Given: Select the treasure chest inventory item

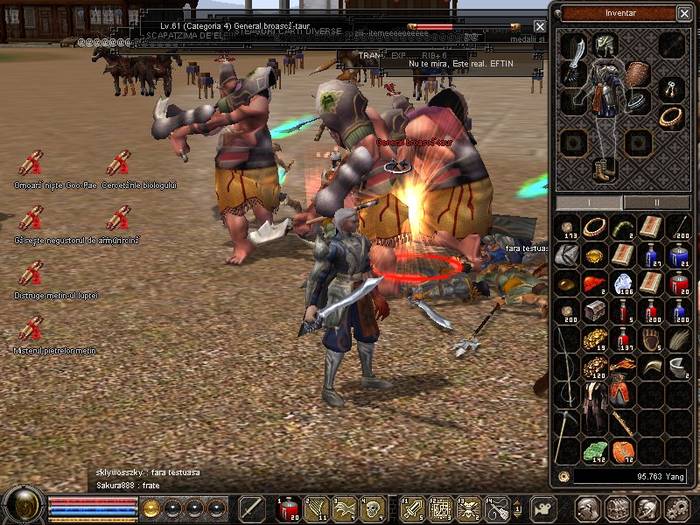Looking at the screenshot, I should point(595,311).
